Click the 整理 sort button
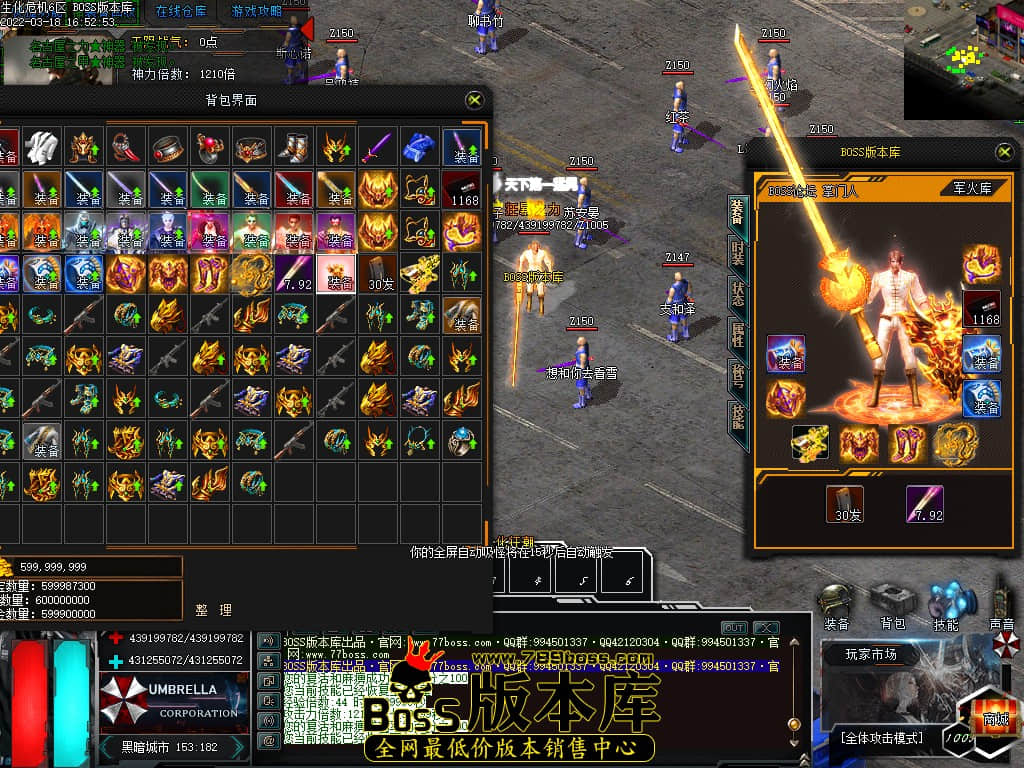The width and height of the screenshot is (1024, 768). [x=214, y=609]
